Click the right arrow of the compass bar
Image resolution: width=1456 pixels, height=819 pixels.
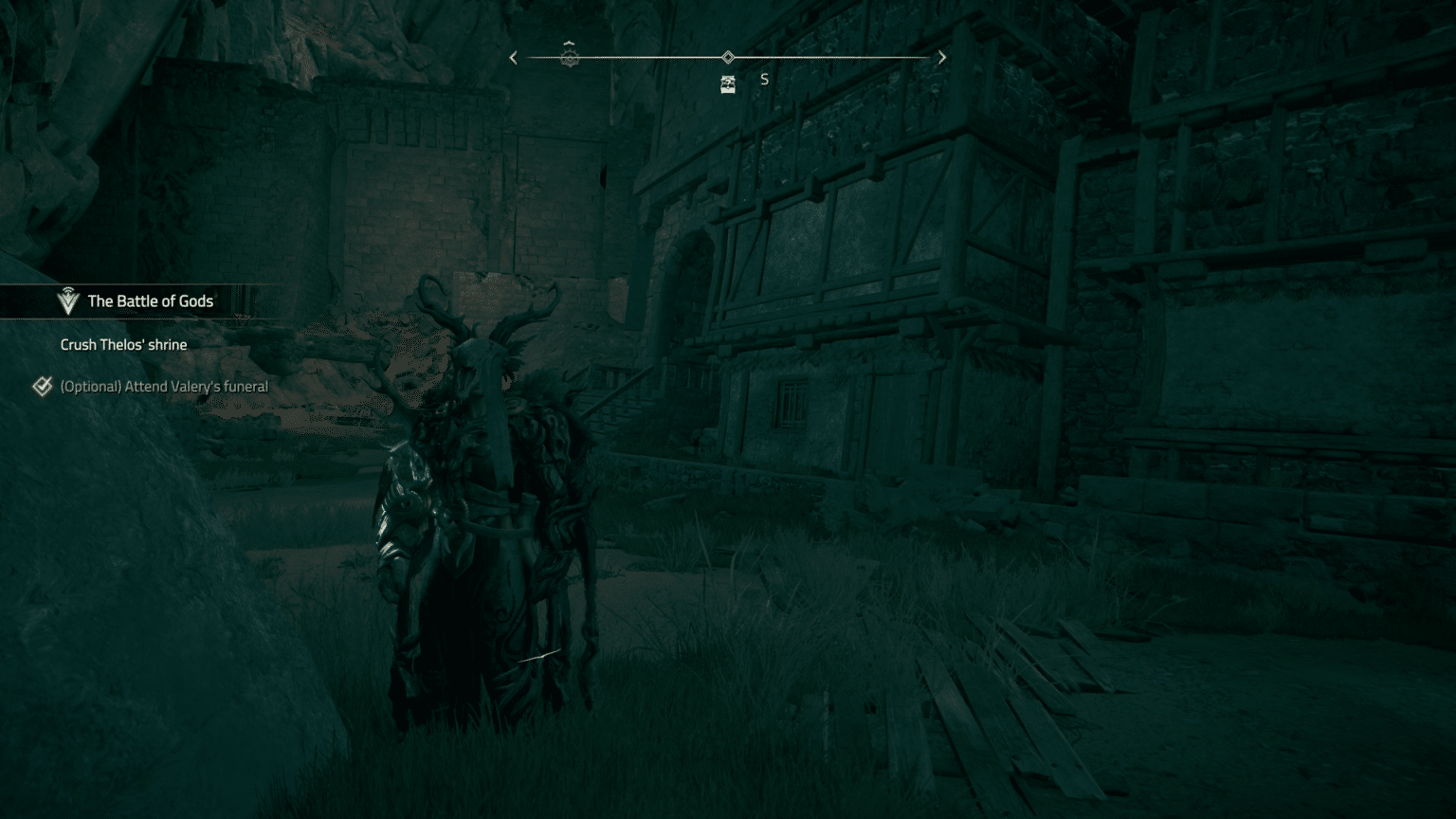(941, 58)
